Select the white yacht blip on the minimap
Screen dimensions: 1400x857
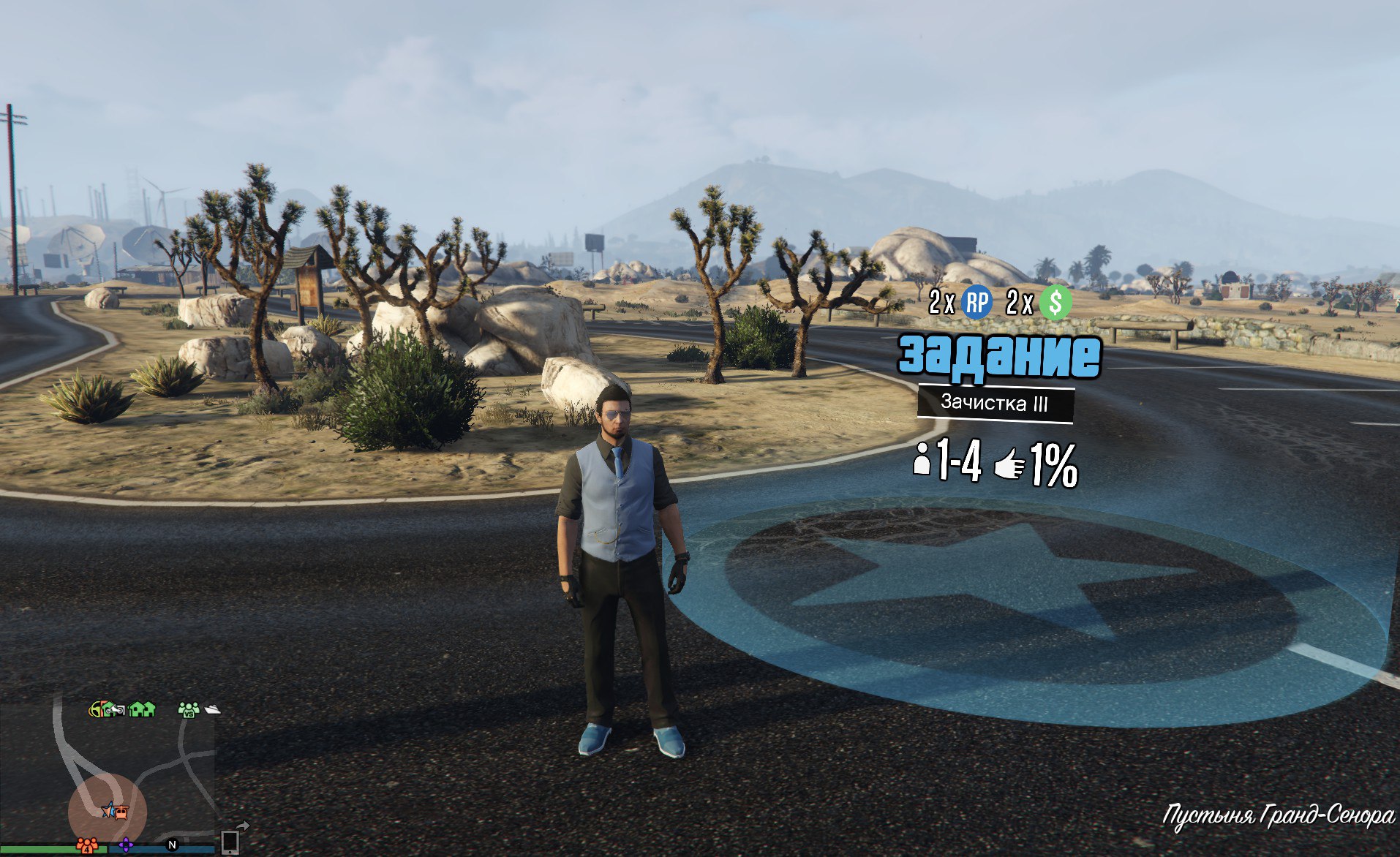pos(212,709)
